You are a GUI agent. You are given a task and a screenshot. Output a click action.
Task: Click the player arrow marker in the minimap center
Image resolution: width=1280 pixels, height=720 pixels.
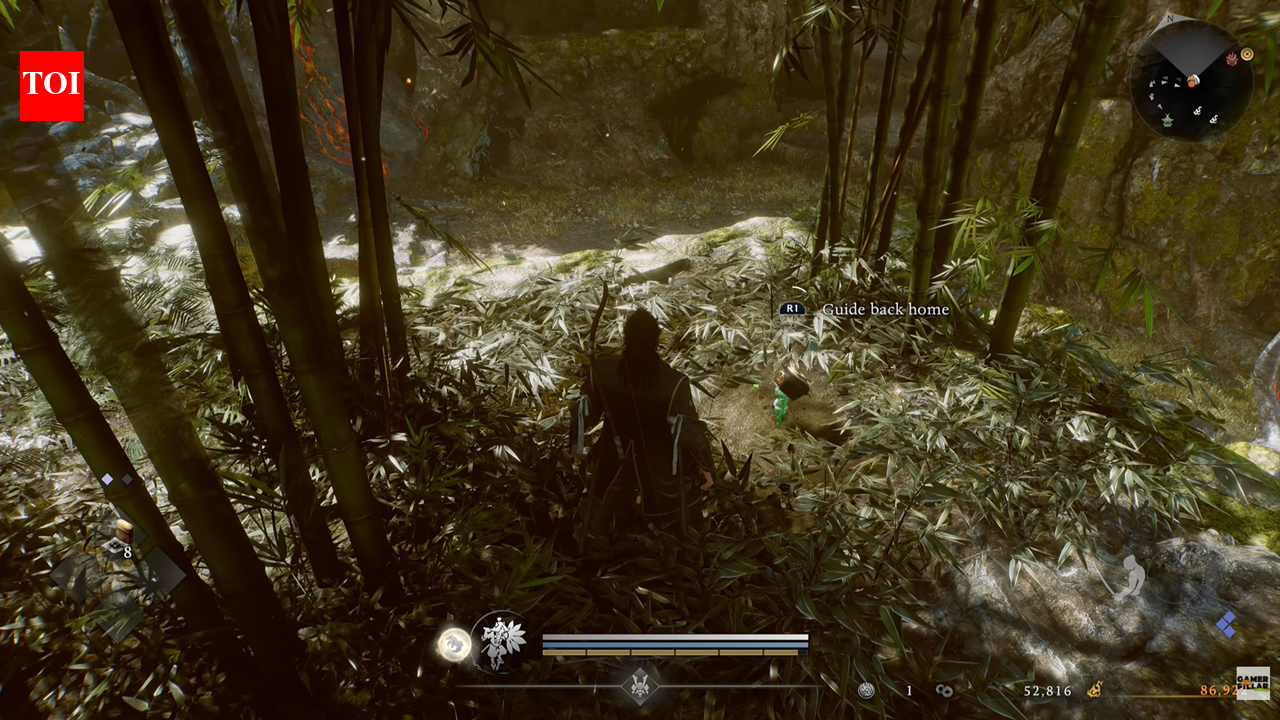1193,81
